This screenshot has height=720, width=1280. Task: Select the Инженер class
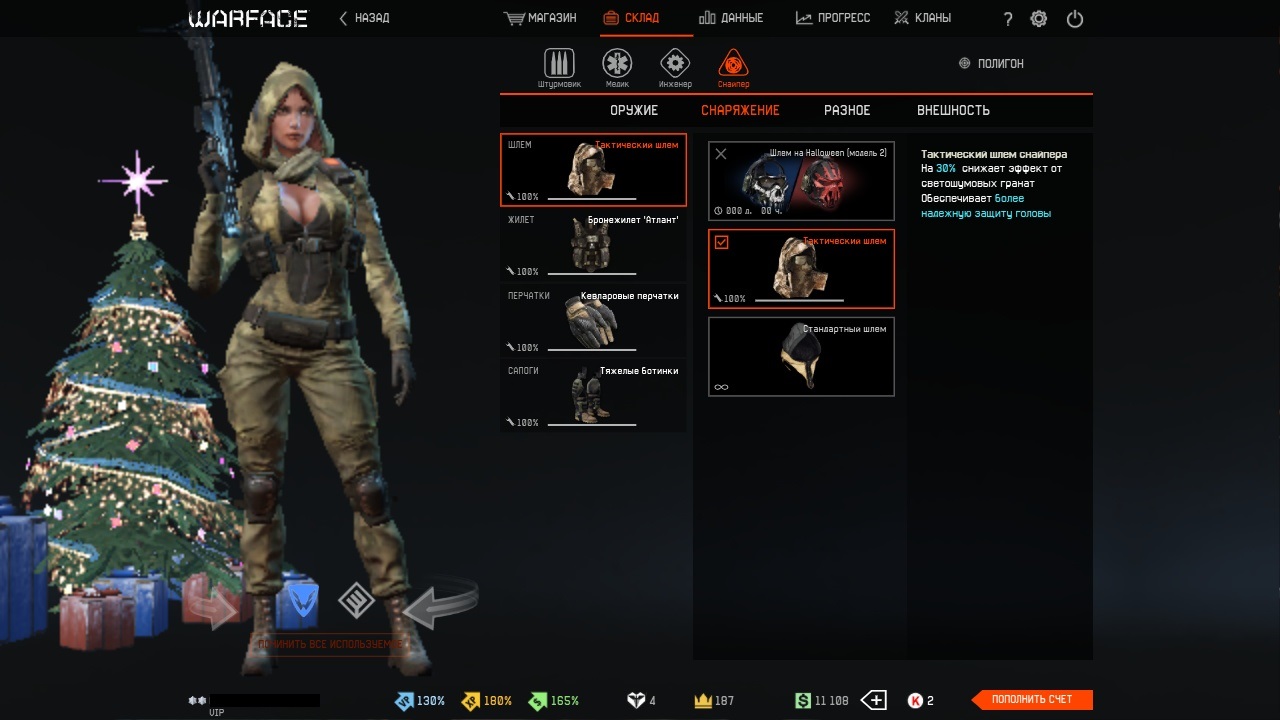[675, 67]
